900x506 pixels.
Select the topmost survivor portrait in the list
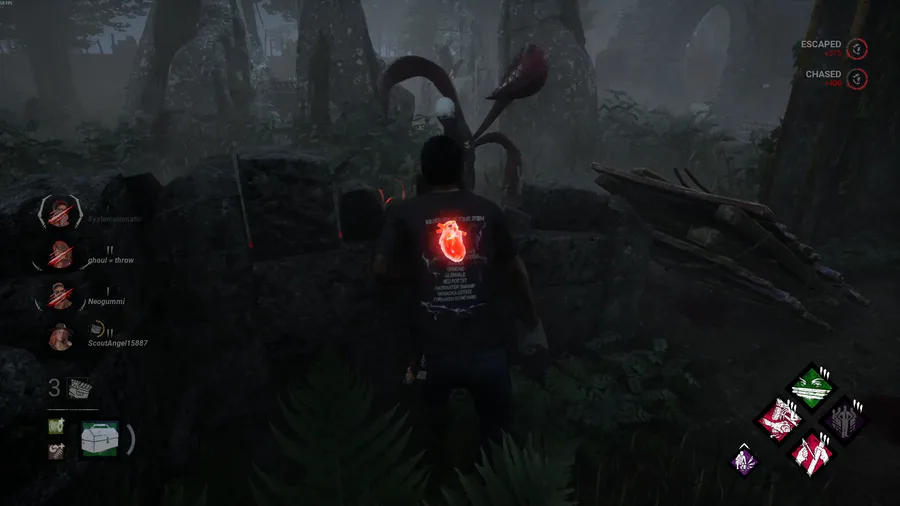(x=60, y=212)
